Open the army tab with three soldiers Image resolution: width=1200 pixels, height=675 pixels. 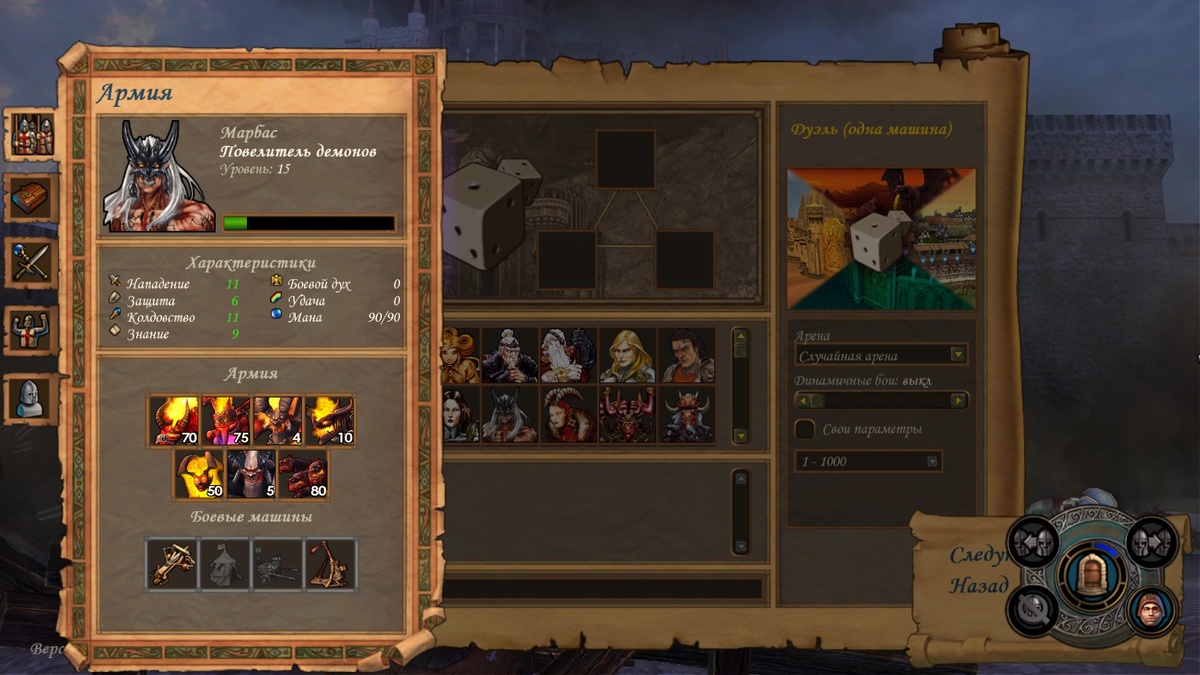point(32,134)
